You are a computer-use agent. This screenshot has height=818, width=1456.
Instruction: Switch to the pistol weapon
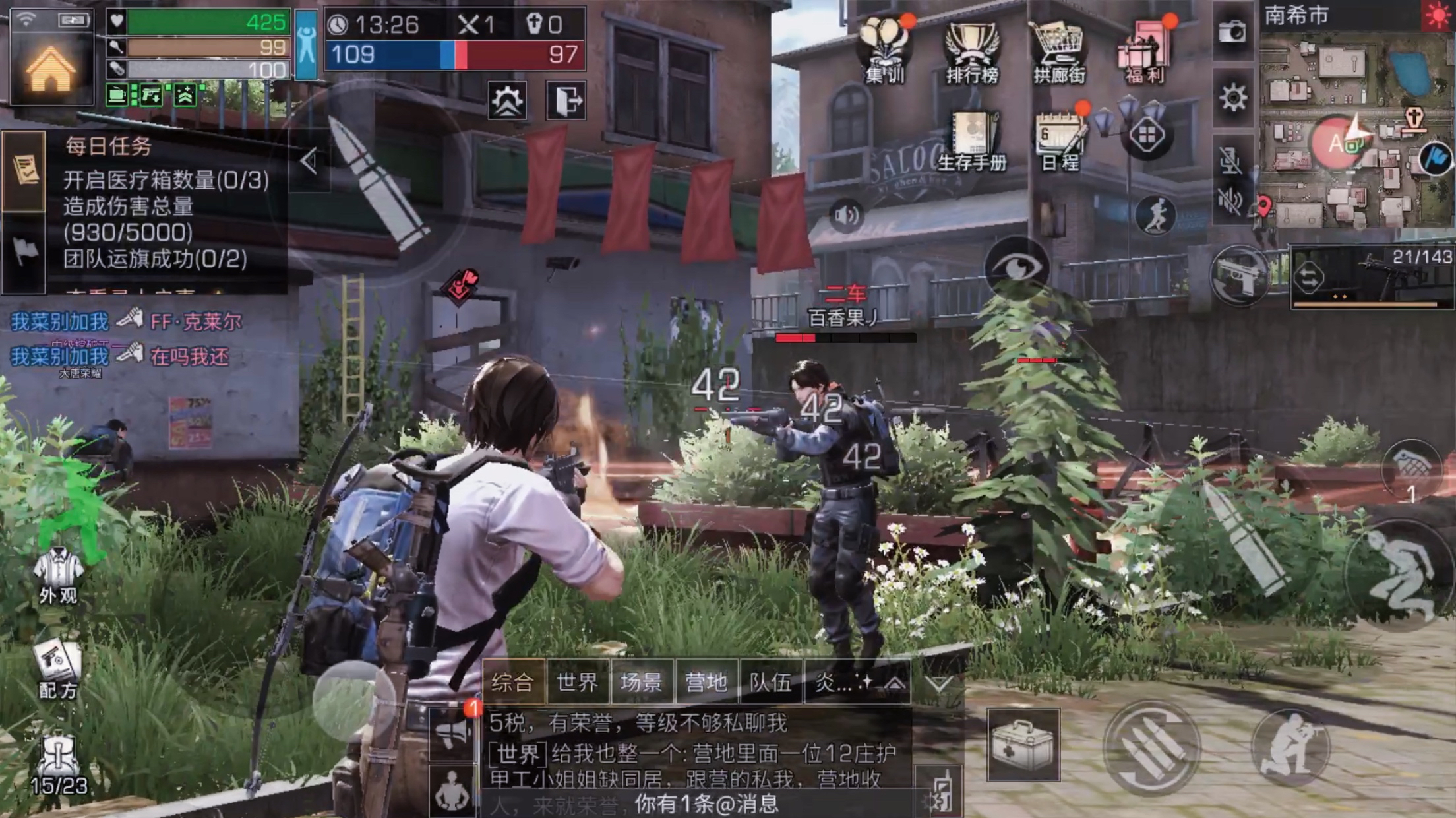click(1239, 276)
